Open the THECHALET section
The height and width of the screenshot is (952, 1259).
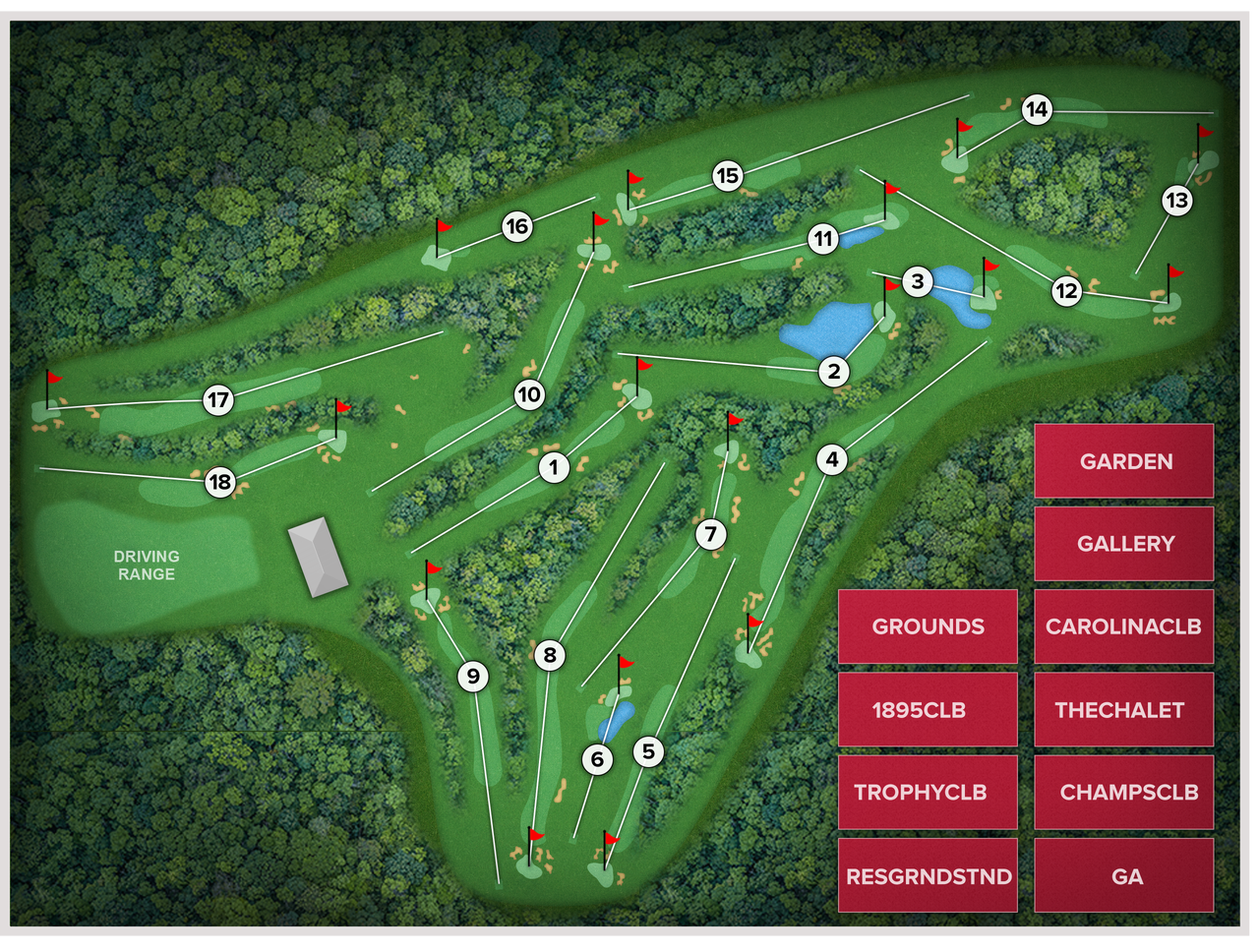pyautogui.click(x=1124, y=709)
